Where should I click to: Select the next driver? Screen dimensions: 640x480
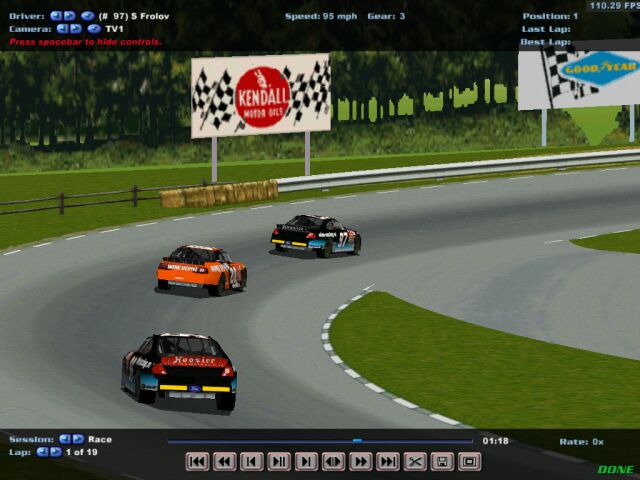pos(69,16)
